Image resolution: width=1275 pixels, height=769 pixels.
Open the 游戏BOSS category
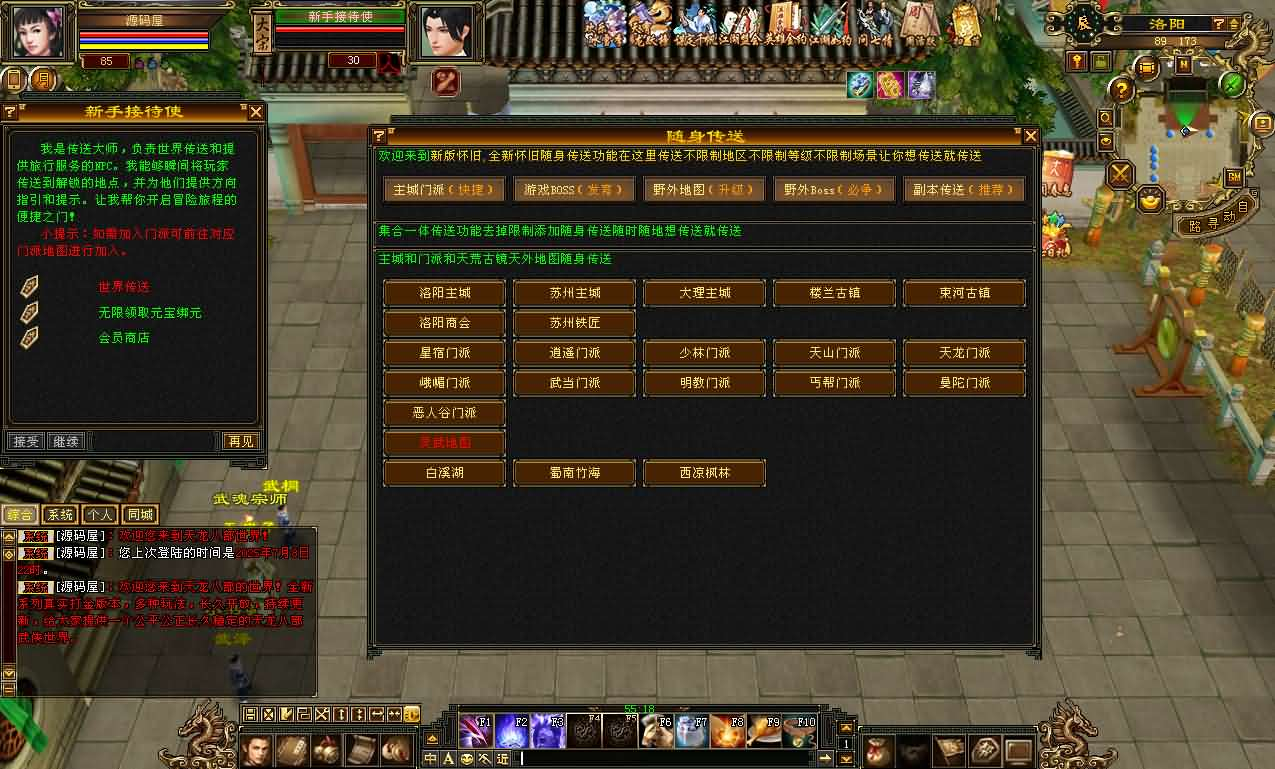tap(574, 189)
